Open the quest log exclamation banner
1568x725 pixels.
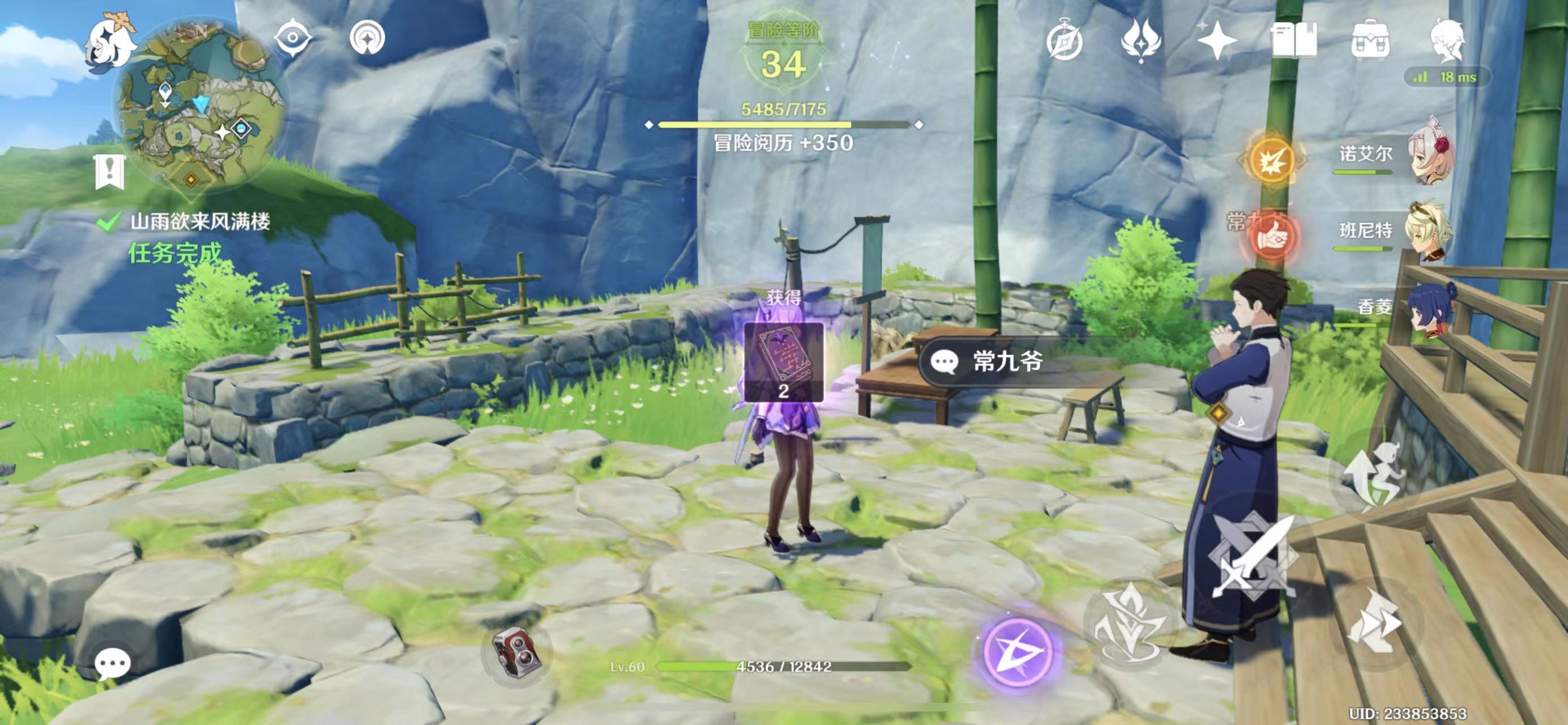(x=110, y=172)
